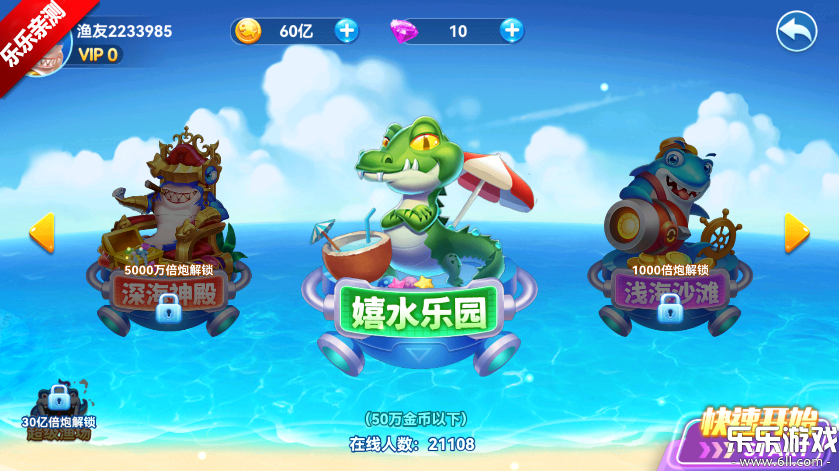This screenshot has width=839, height=471.
Task: Open the locked 30亿倍炮 mode icon
Action: [61, 412]
